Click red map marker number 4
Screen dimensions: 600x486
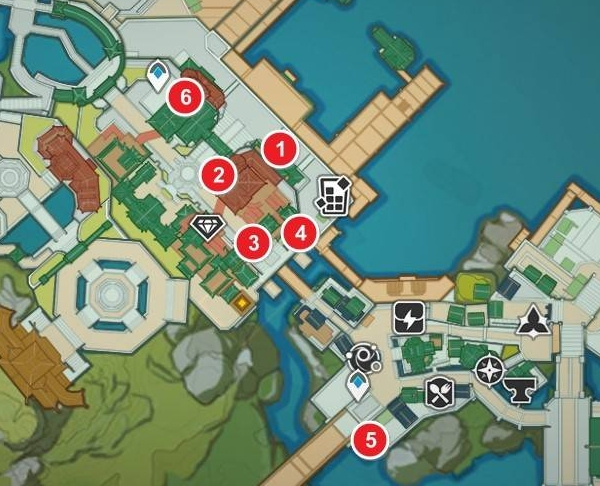(299, 233)
